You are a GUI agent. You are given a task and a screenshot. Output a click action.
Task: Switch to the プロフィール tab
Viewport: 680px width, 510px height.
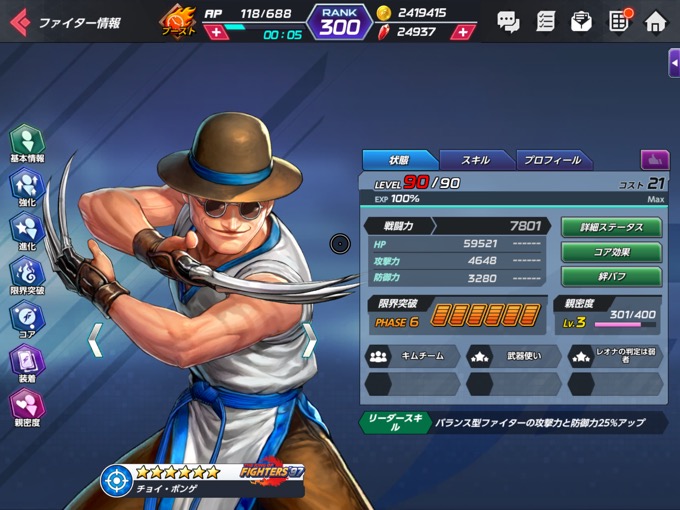point(550,160)
